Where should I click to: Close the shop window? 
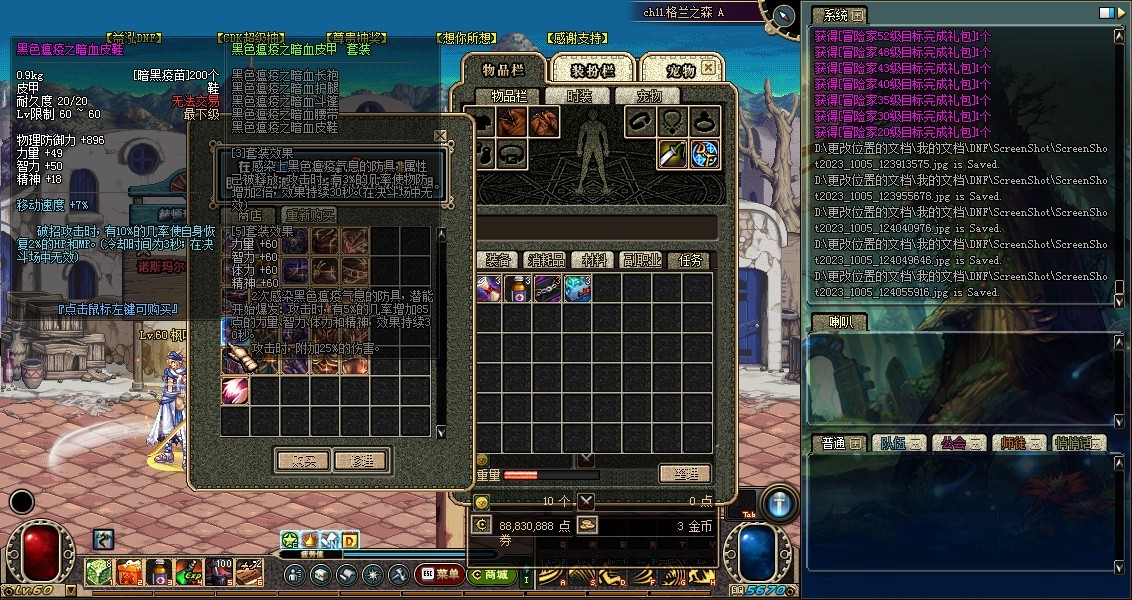point(440,136)
